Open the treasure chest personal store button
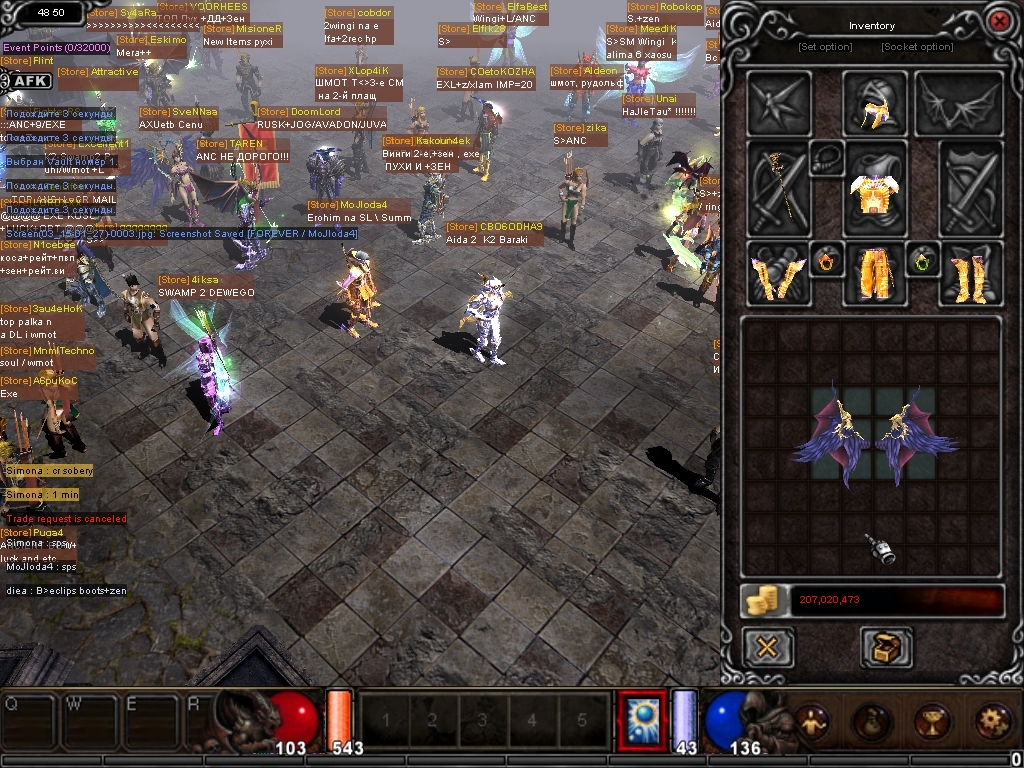 point(886,648)
